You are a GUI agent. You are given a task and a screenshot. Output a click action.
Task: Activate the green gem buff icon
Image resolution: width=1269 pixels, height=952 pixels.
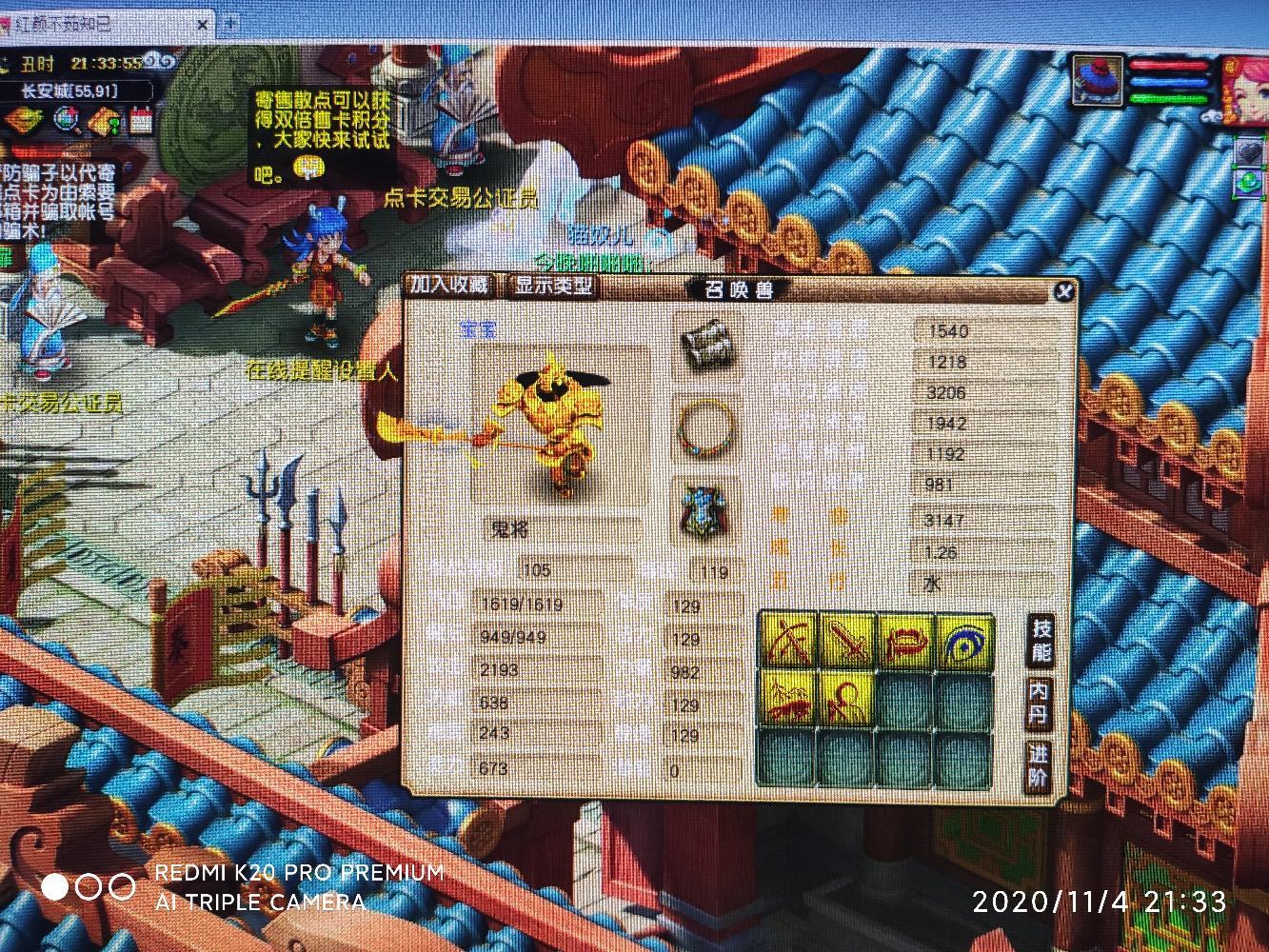(1247, 181)
